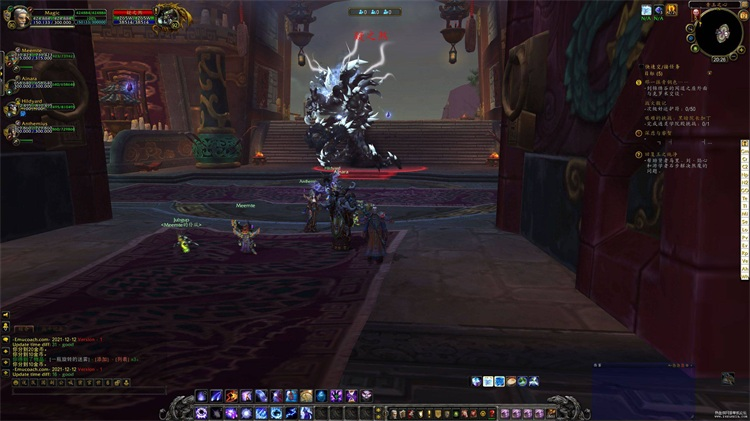This screenshot has width=750, height=421.
Task: Open the first purple bag slot
Action: (506, 413)
